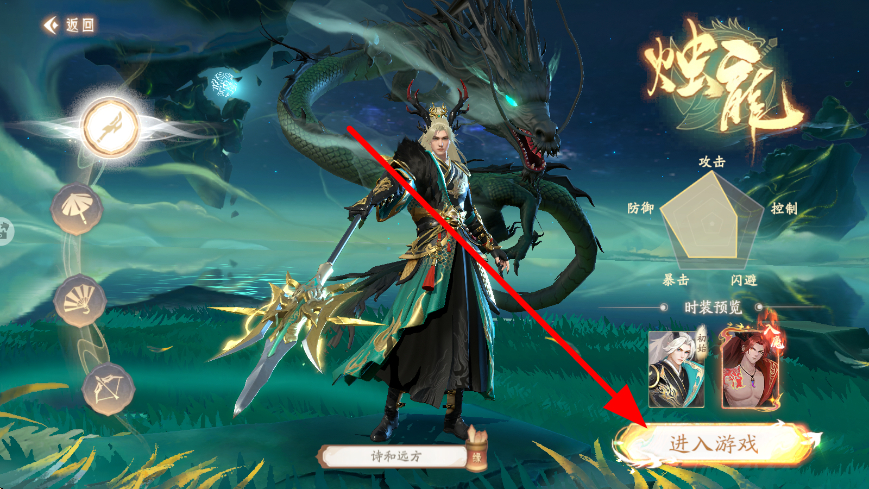
Task: Click the random name scroll button
Action: point(477,452)
